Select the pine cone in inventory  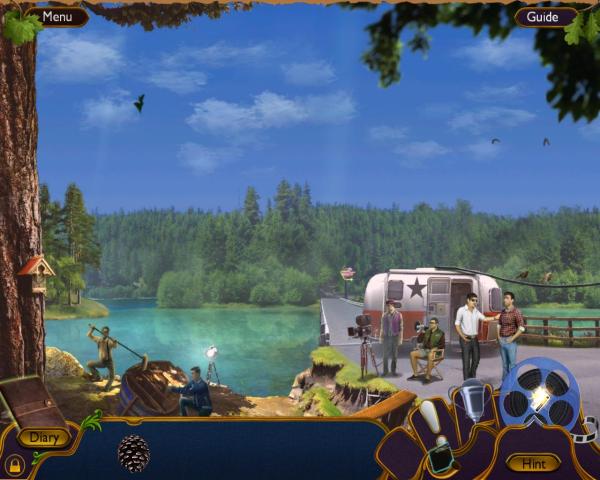click(x=134, y=453)
